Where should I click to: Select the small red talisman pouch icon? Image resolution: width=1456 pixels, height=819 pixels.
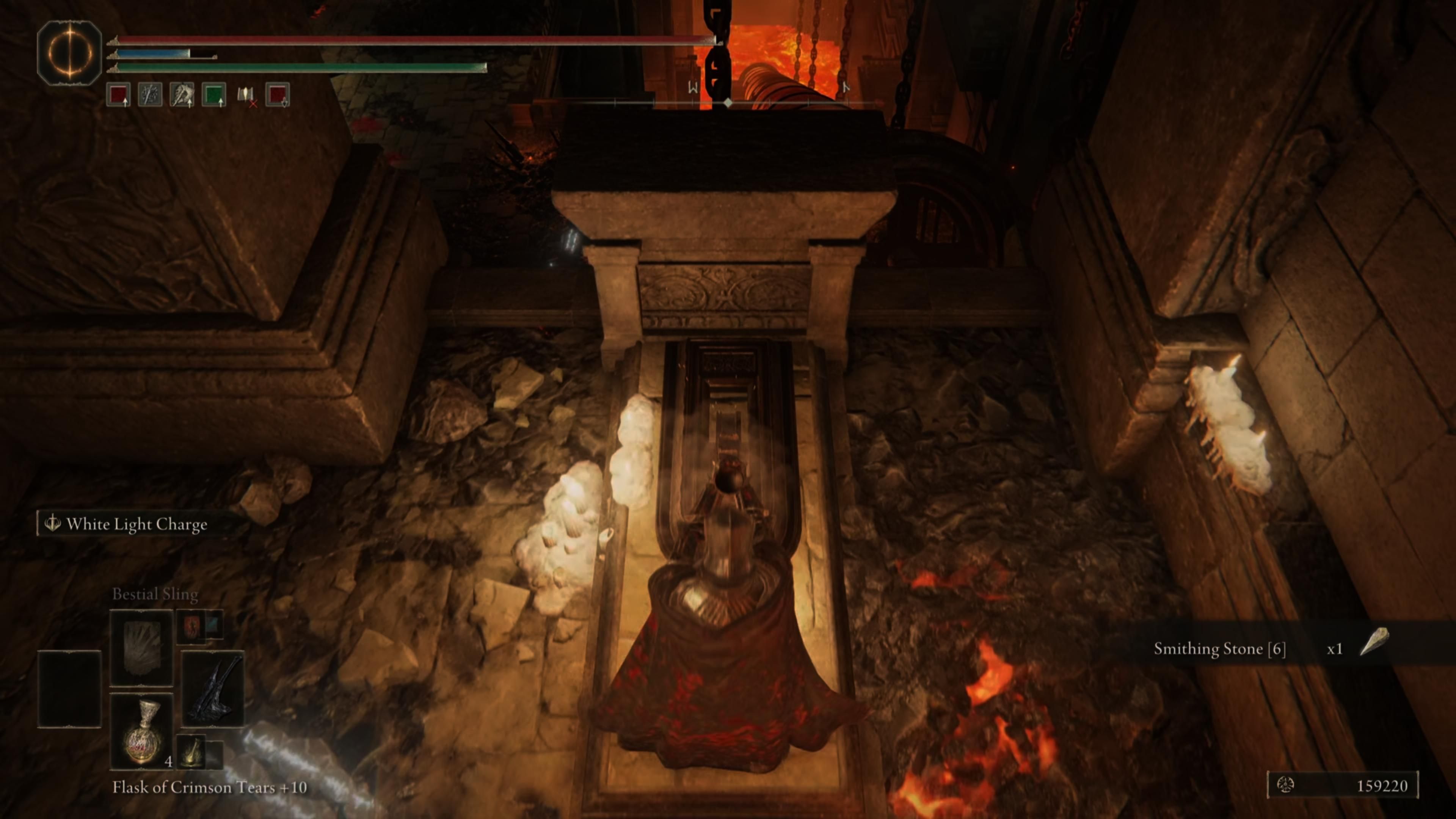tap(191, 626)
